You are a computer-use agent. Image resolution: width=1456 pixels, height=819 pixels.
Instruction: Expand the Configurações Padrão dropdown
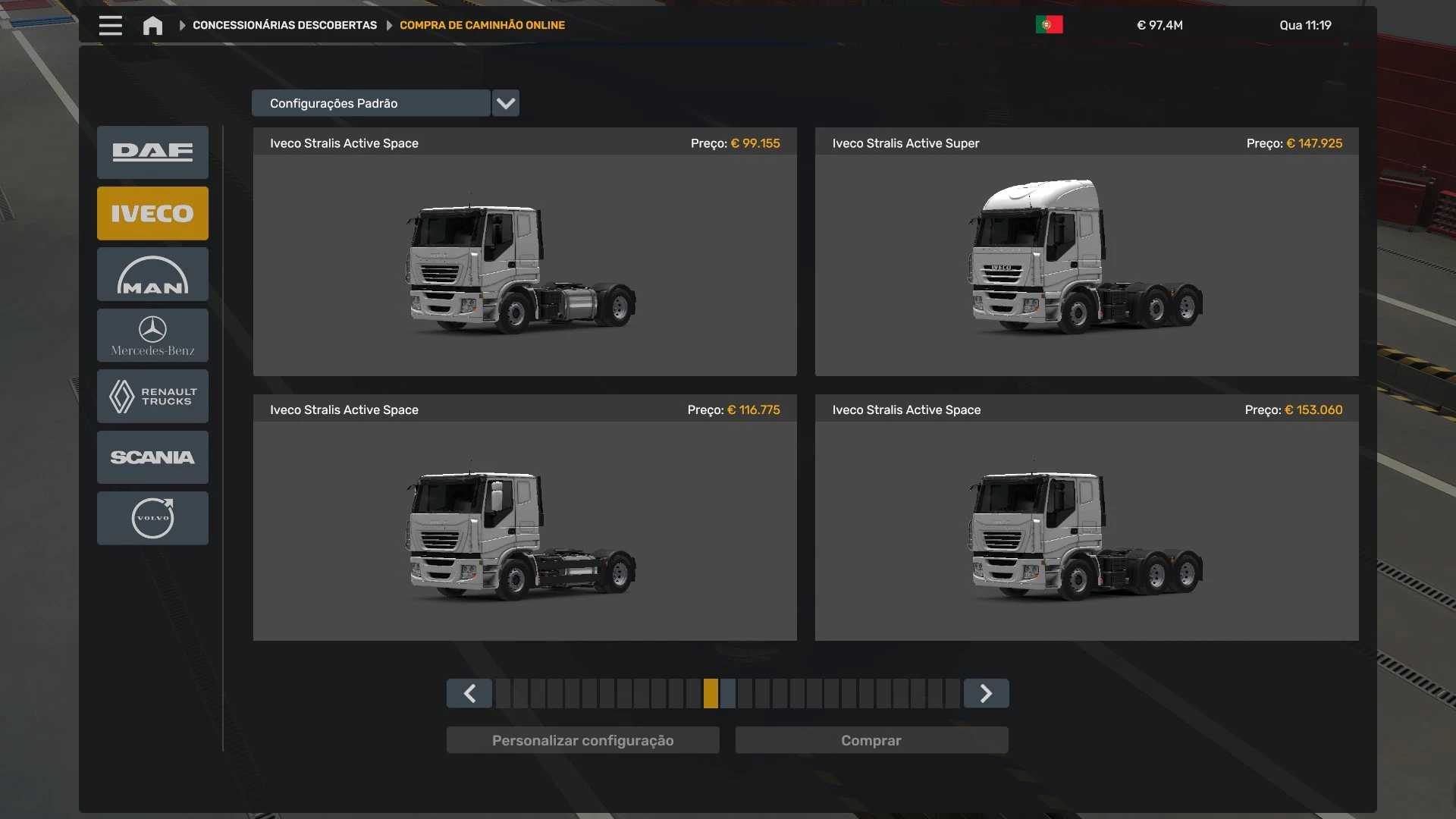505,103
